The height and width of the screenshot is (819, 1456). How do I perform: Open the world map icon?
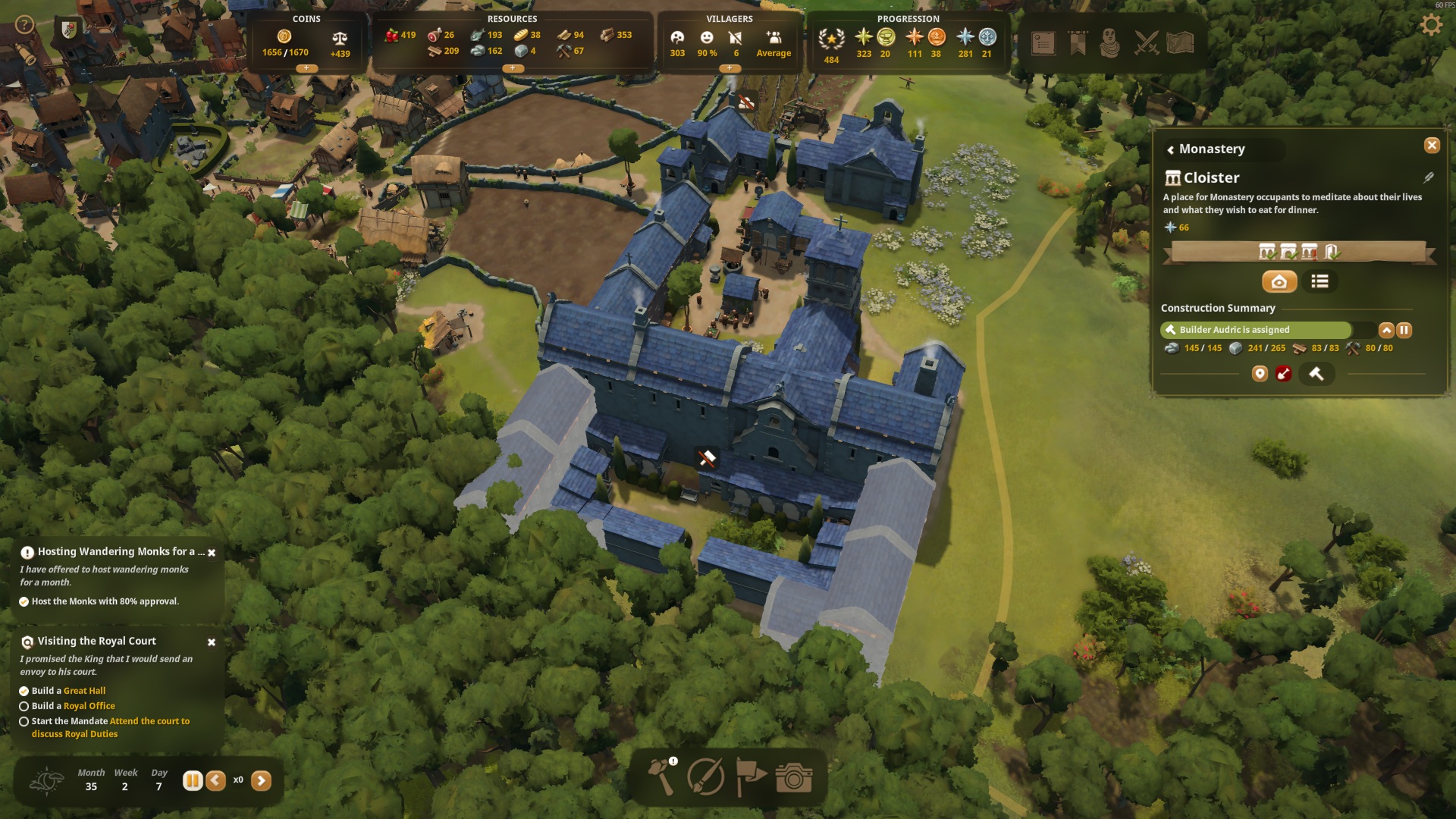(1180, 43)
